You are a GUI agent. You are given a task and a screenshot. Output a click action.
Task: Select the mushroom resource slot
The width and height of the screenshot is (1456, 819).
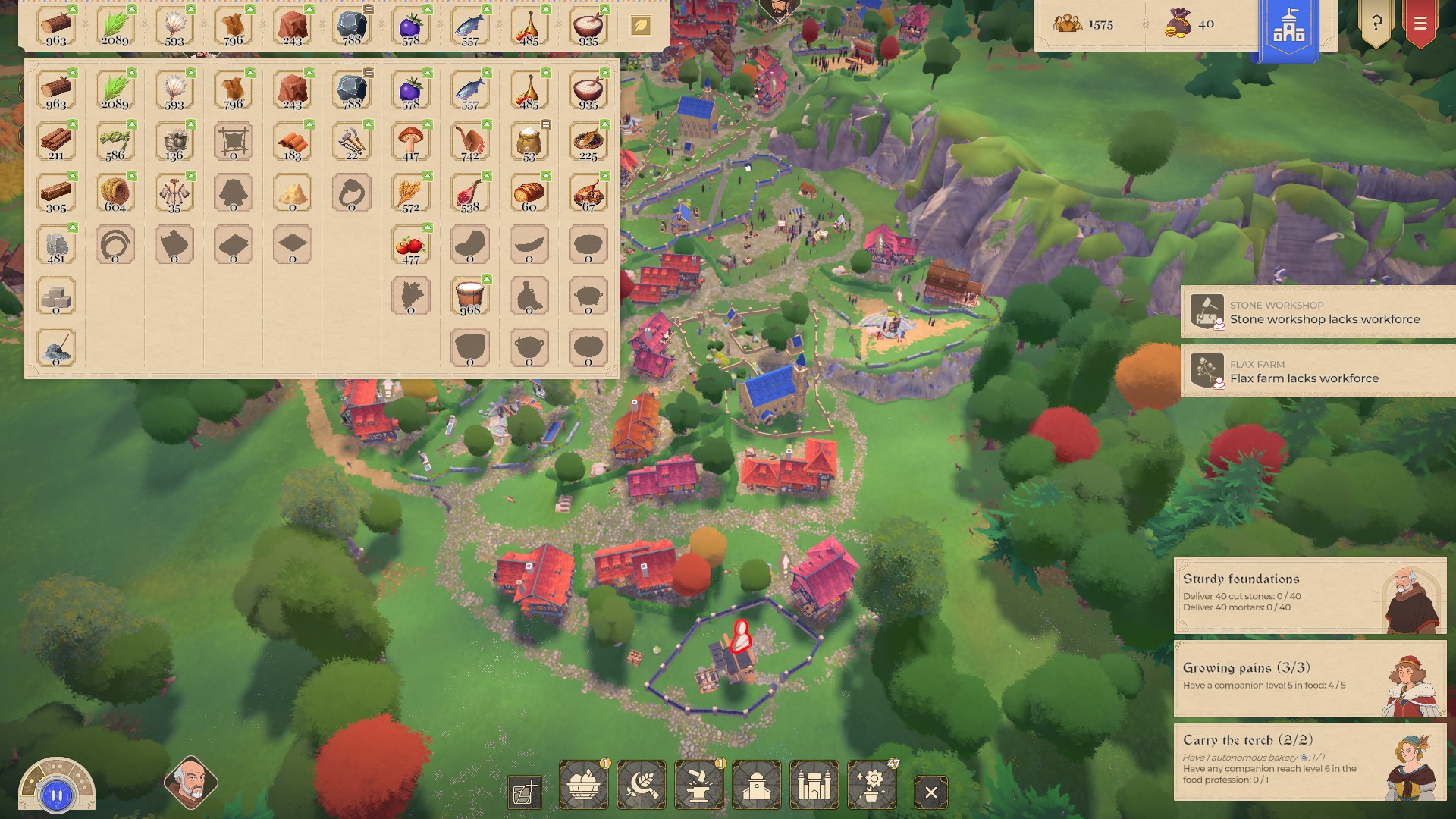coord(411,142)
